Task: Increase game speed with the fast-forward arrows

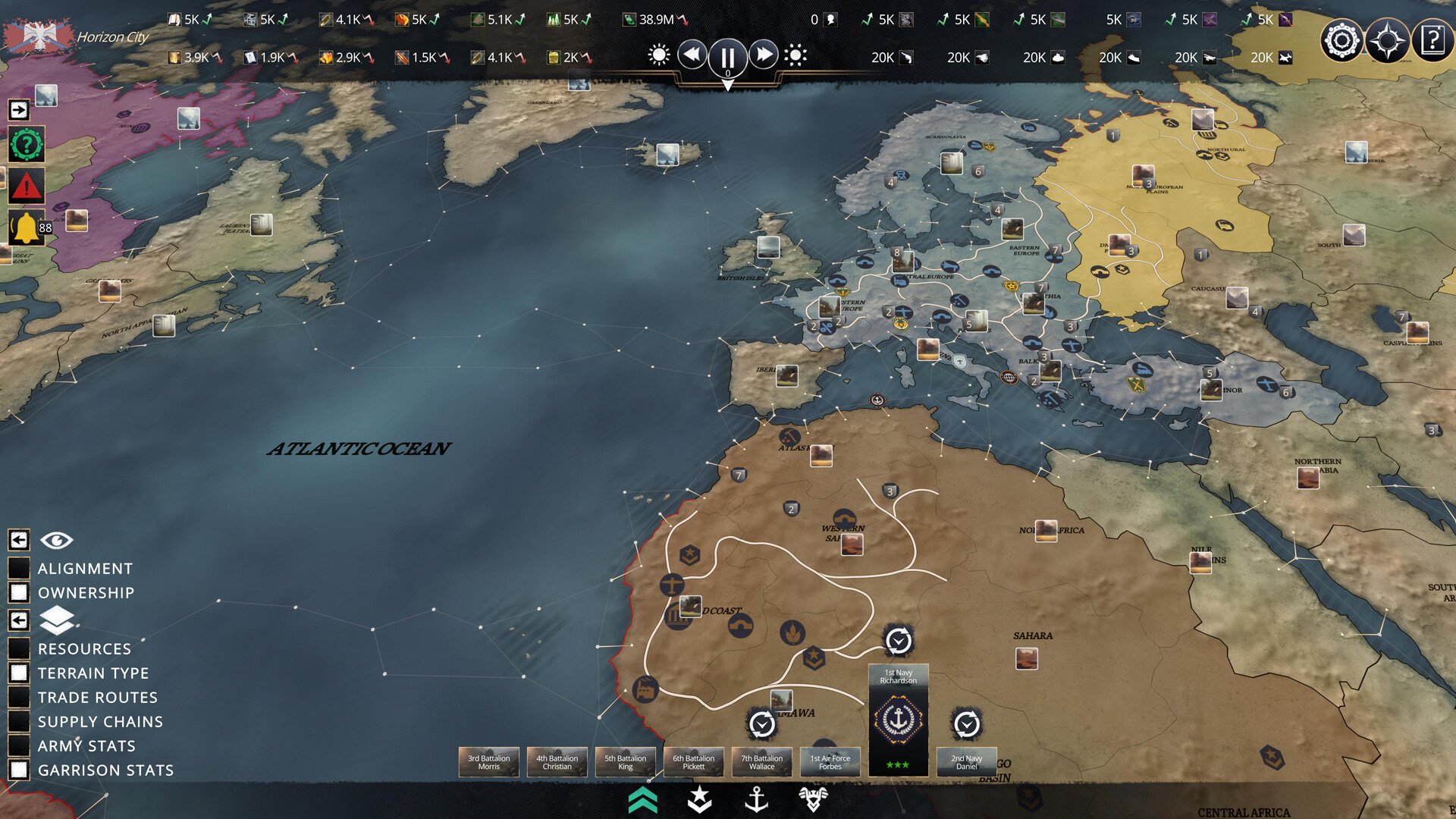Action: 764,55
